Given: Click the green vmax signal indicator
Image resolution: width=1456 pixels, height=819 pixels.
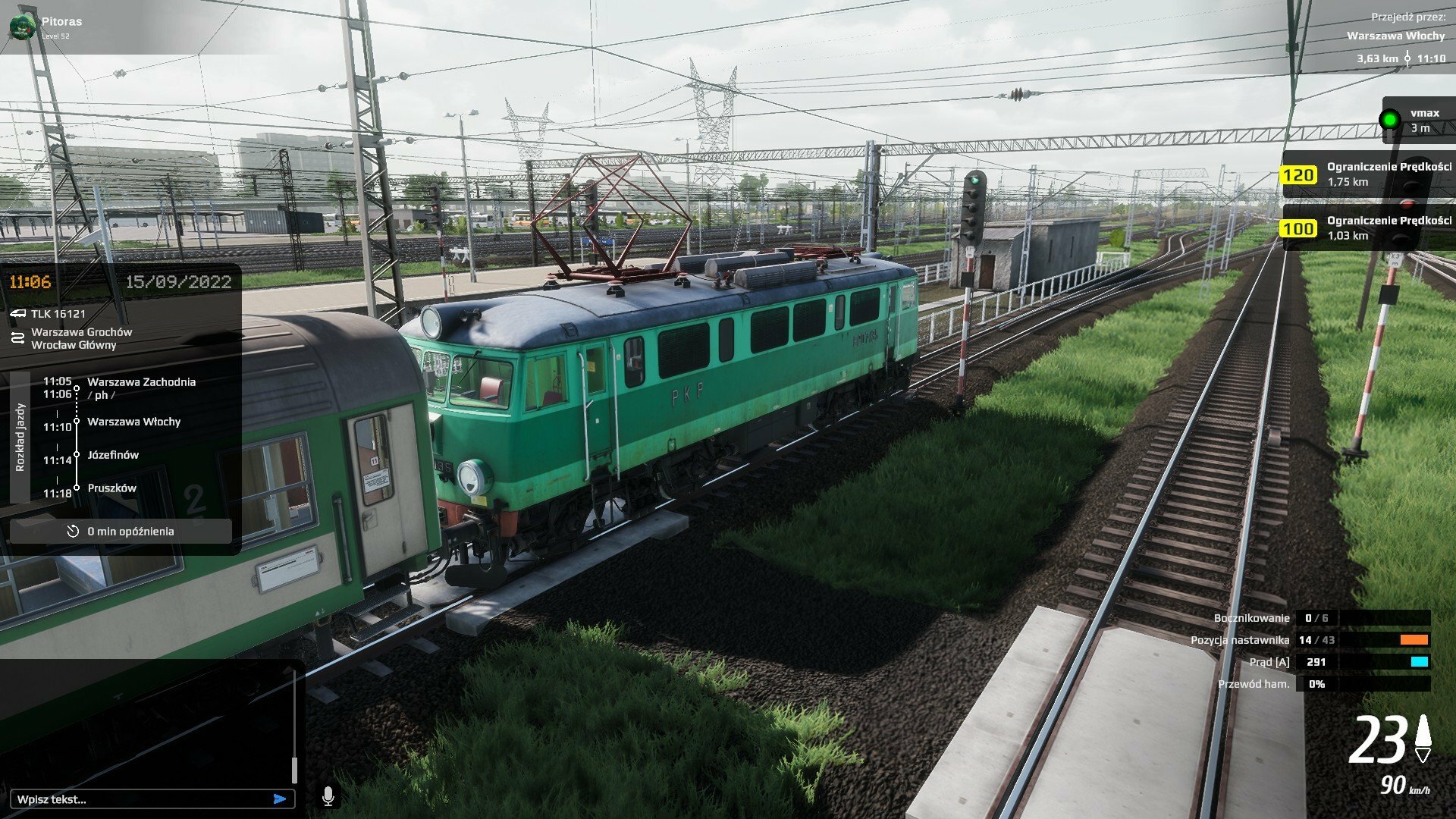Looking at the screenshot, I should [1389, 120].
